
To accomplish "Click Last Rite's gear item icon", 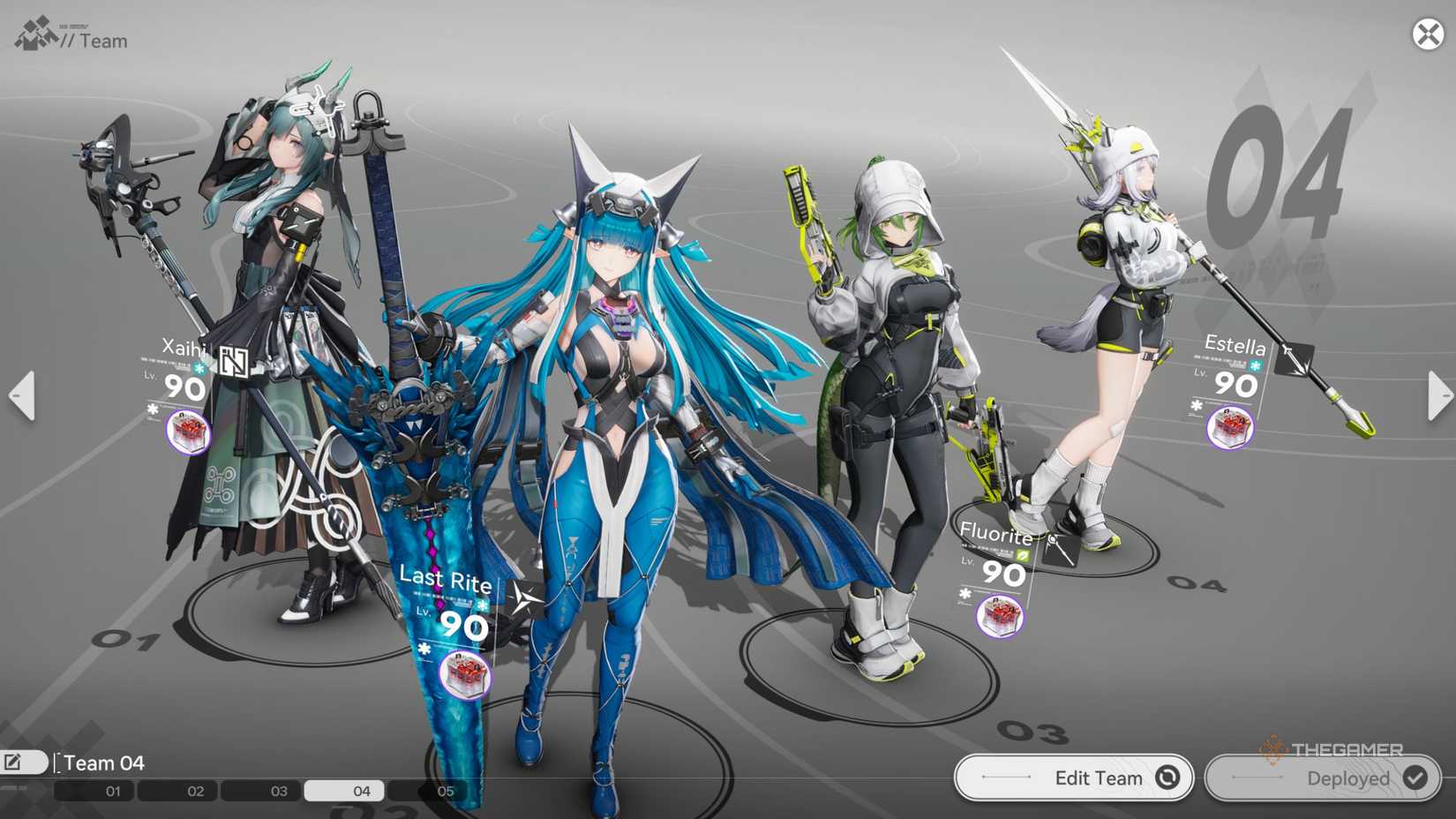I will tap(466, 674).
